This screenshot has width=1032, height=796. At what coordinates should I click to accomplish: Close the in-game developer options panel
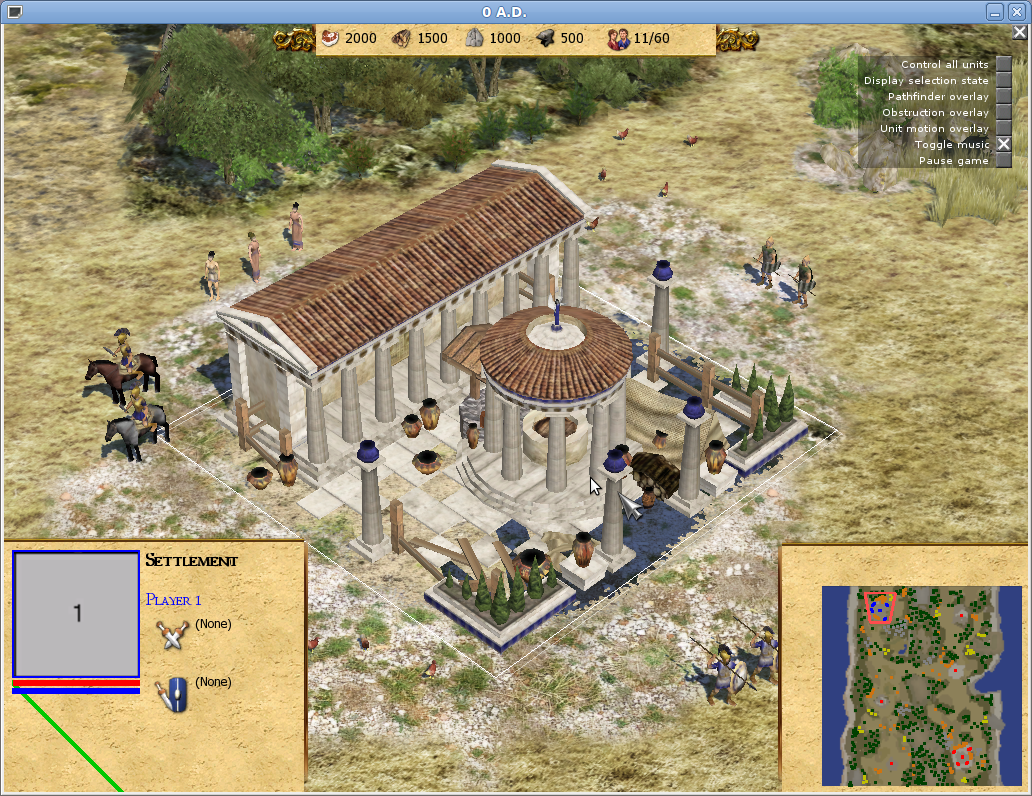click(x=1019, y=32)
